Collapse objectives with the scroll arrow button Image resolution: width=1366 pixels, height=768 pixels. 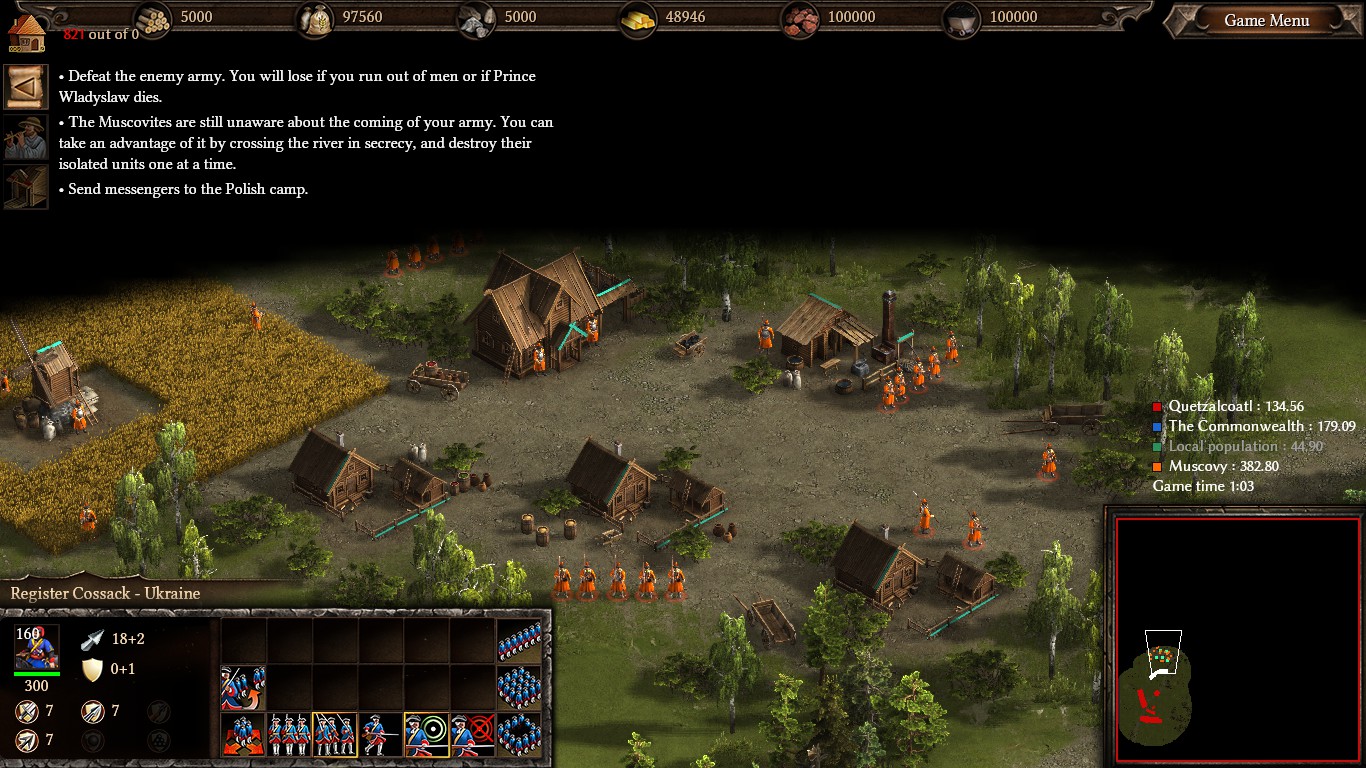point(25,87)
